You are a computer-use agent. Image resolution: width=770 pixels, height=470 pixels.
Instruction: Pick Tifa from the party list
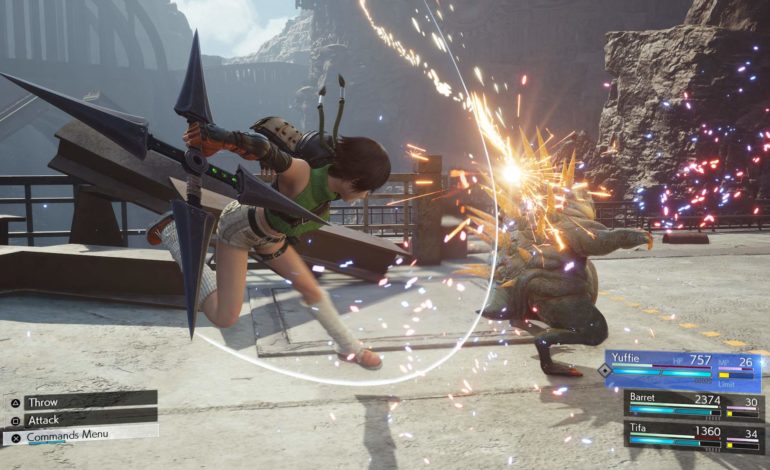692,433
